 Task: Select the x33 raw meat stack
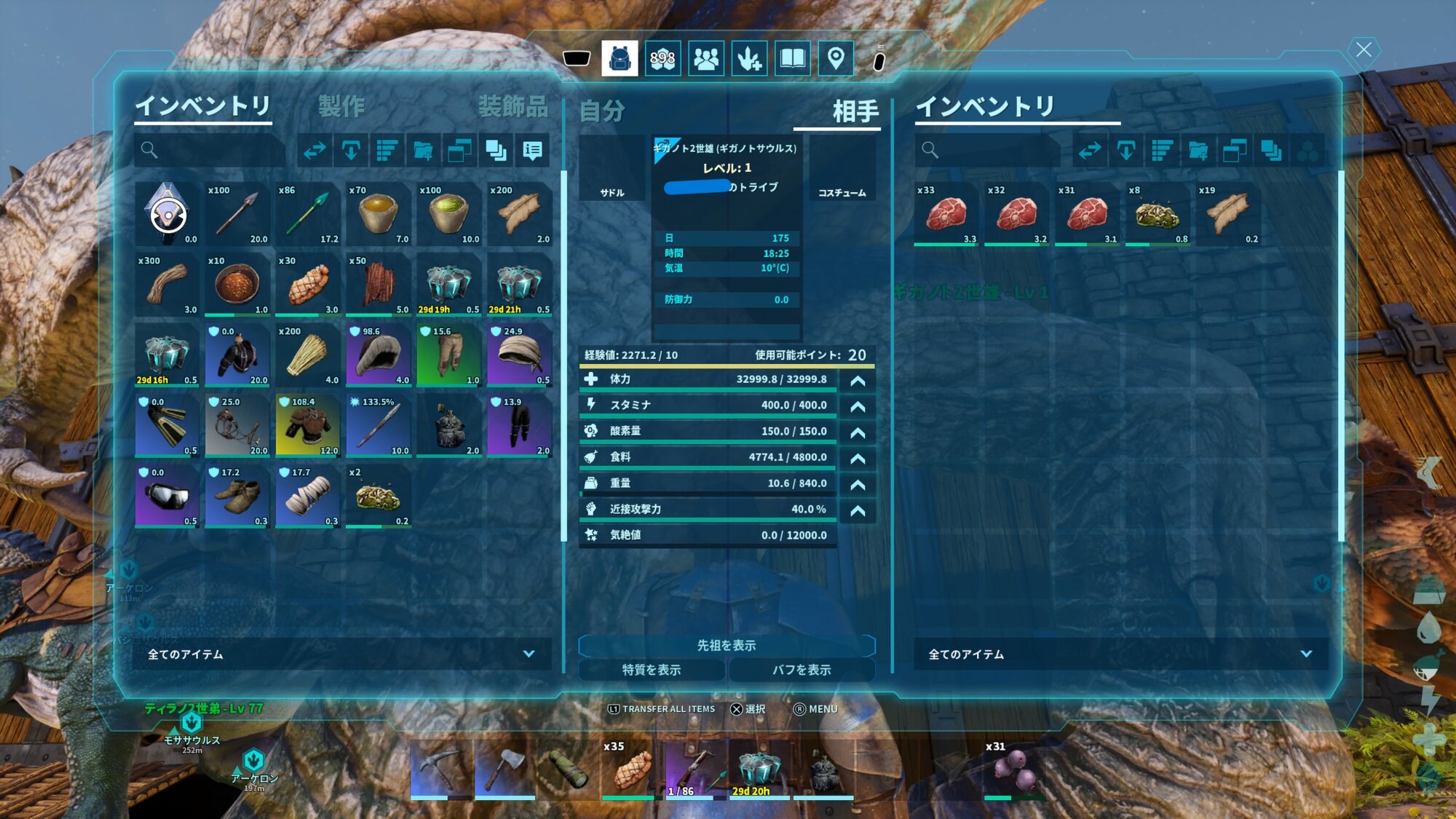click(946, 214)
